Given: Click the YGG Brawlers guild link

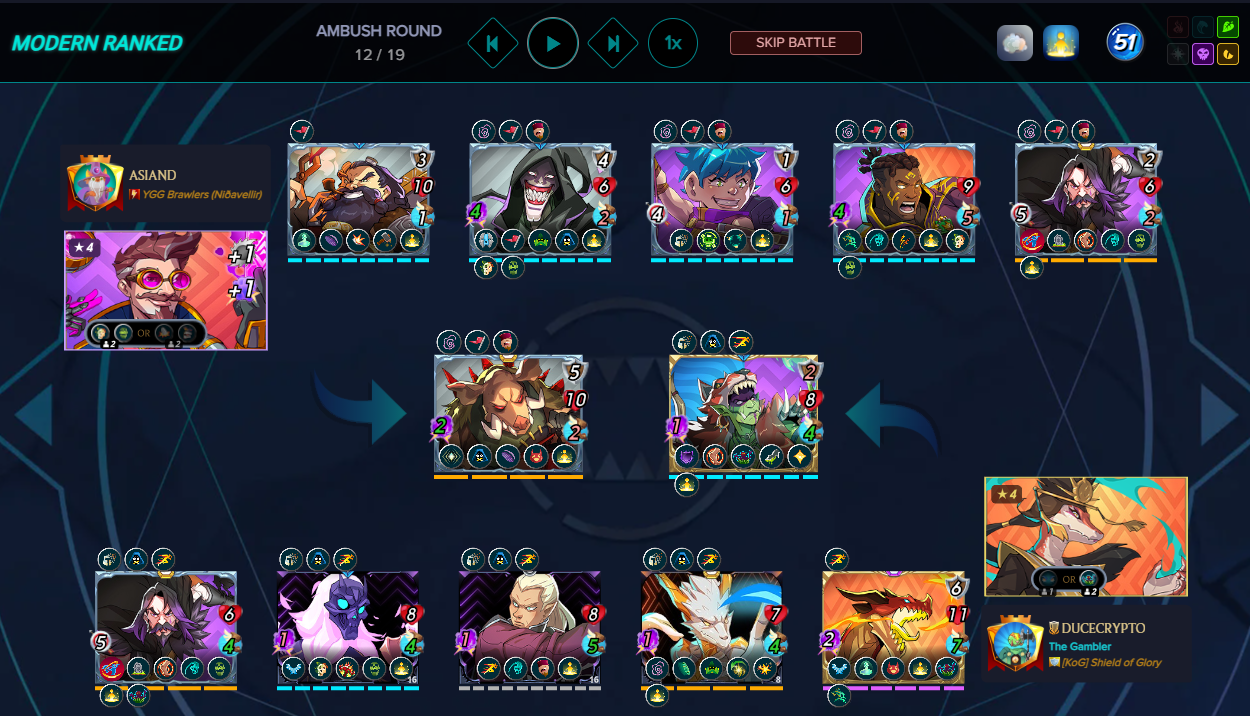Looking at the screenshot, I should tap(195, 195).
